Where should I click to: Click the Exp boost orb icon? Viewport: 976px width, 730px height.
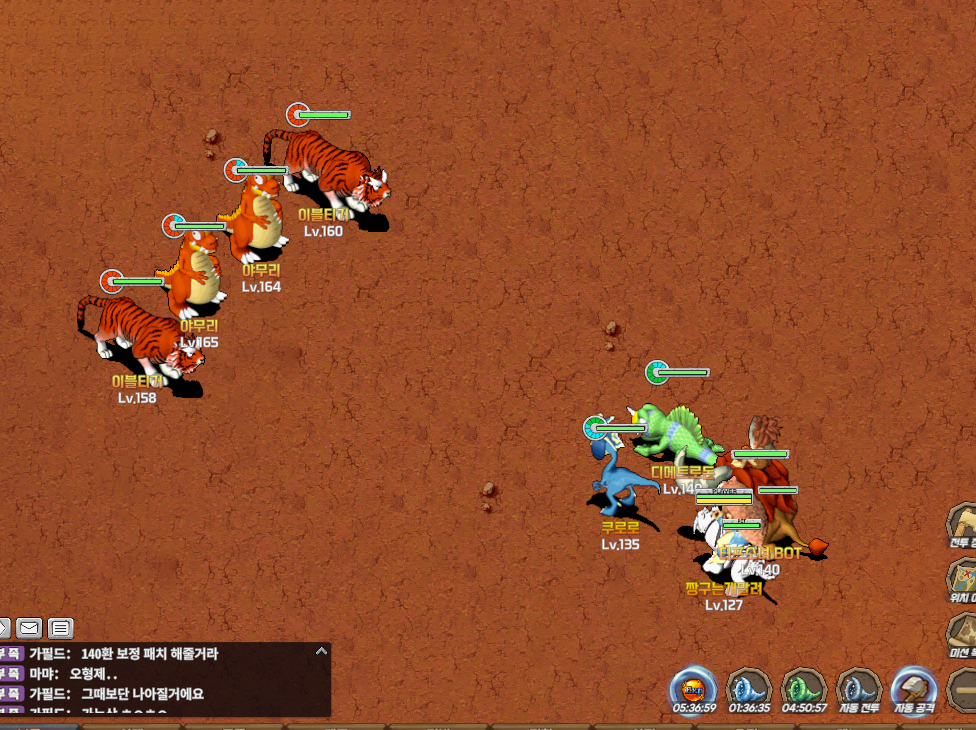(x=694, y=688)
